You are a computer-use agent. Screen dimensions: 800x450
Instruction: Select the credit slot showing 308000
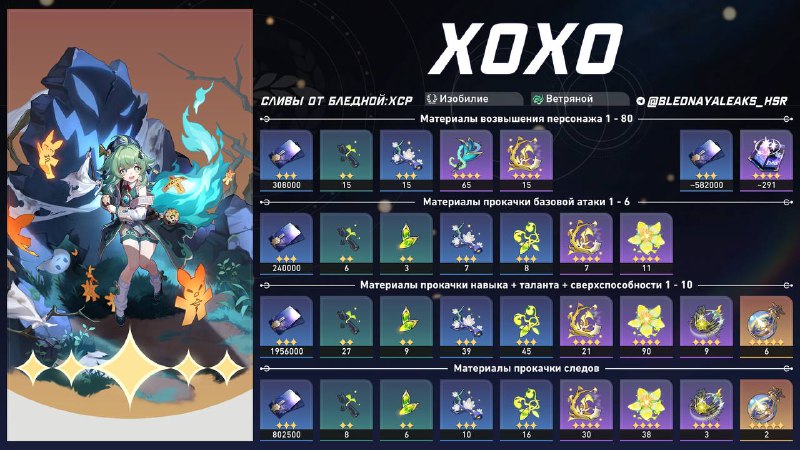pos(287,160)
